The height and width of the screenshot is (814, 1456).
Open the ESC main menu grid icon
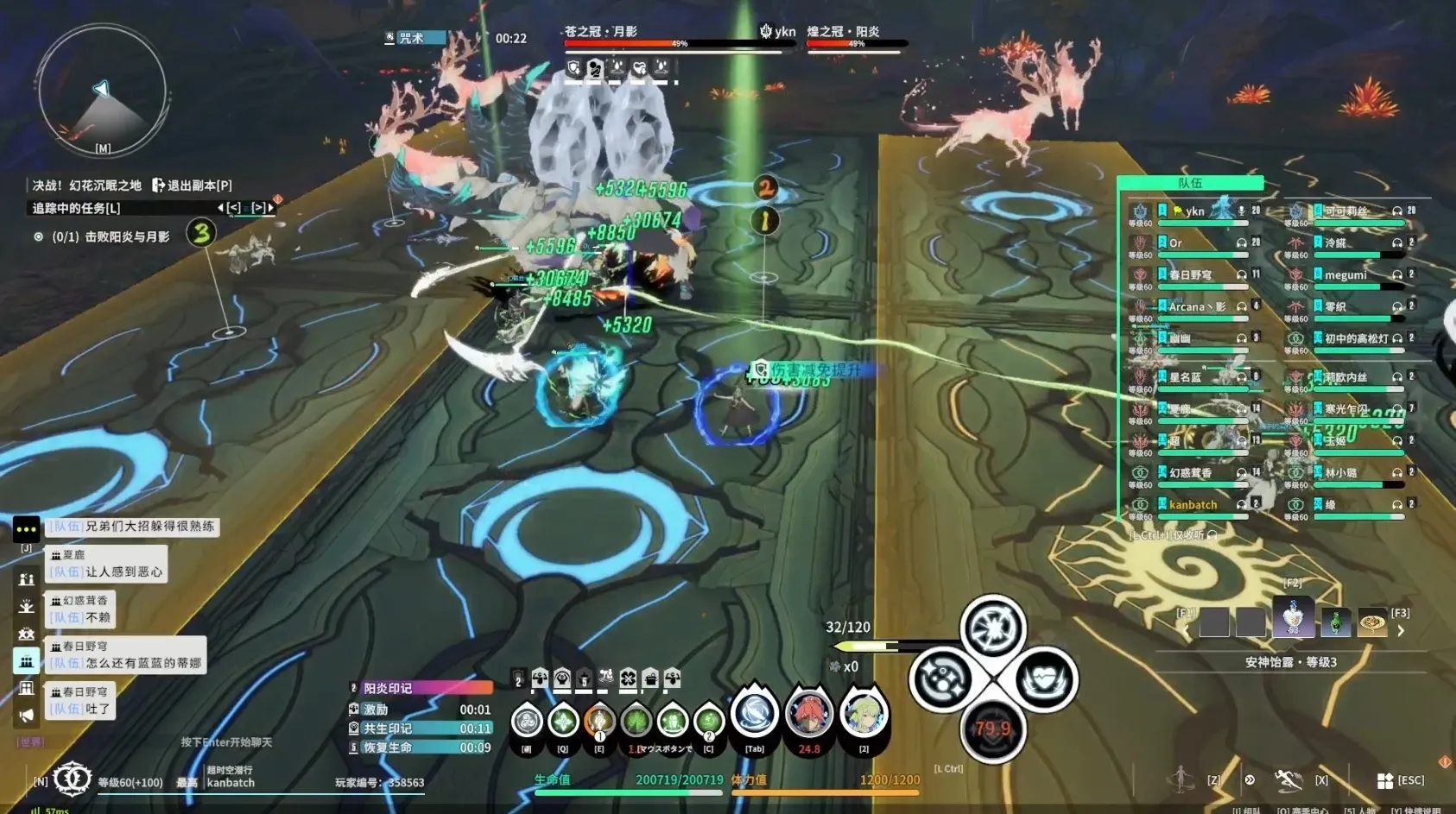(1385, 780)
